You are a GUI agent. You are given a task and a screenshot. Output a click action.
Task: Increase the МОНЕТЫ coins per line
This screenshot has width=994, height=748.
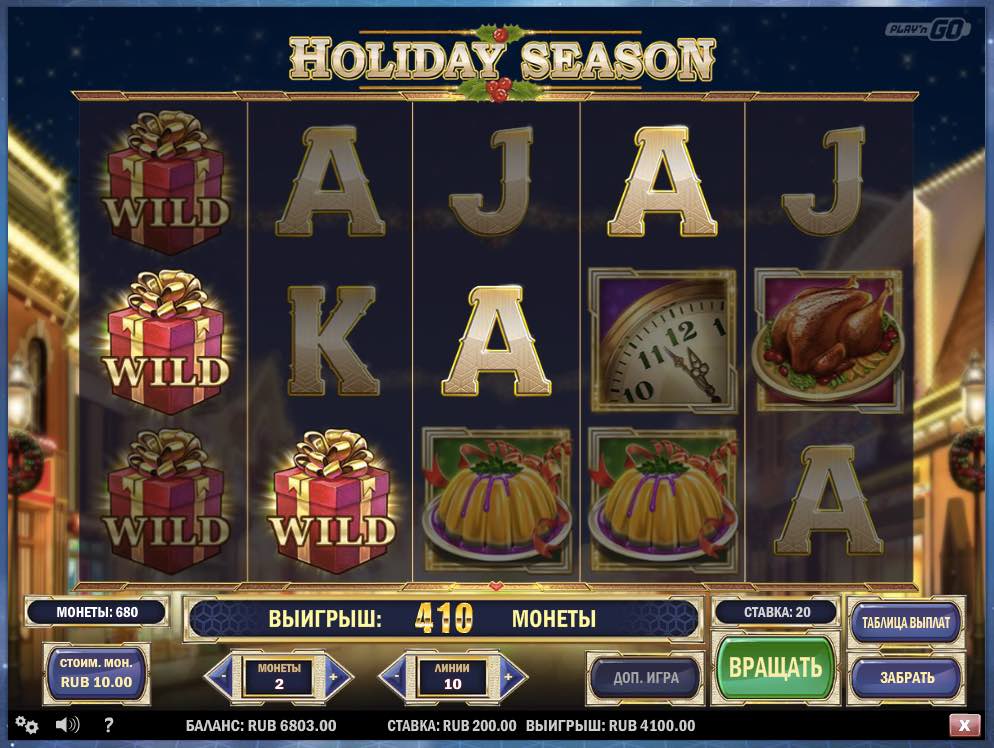pos(335,678)
